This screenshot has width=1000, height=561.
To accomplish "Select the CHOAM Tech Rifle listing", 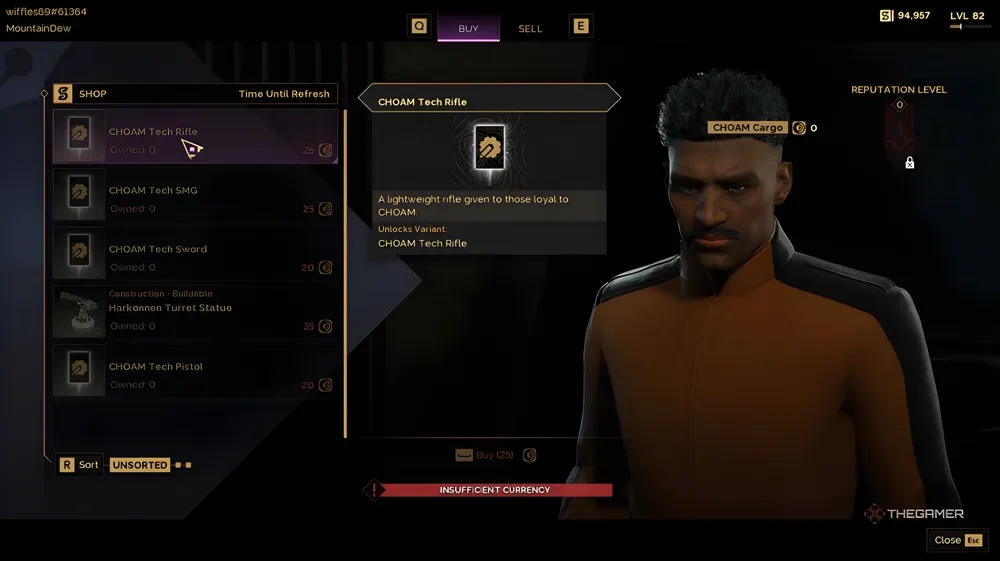I will pos(195,137).
